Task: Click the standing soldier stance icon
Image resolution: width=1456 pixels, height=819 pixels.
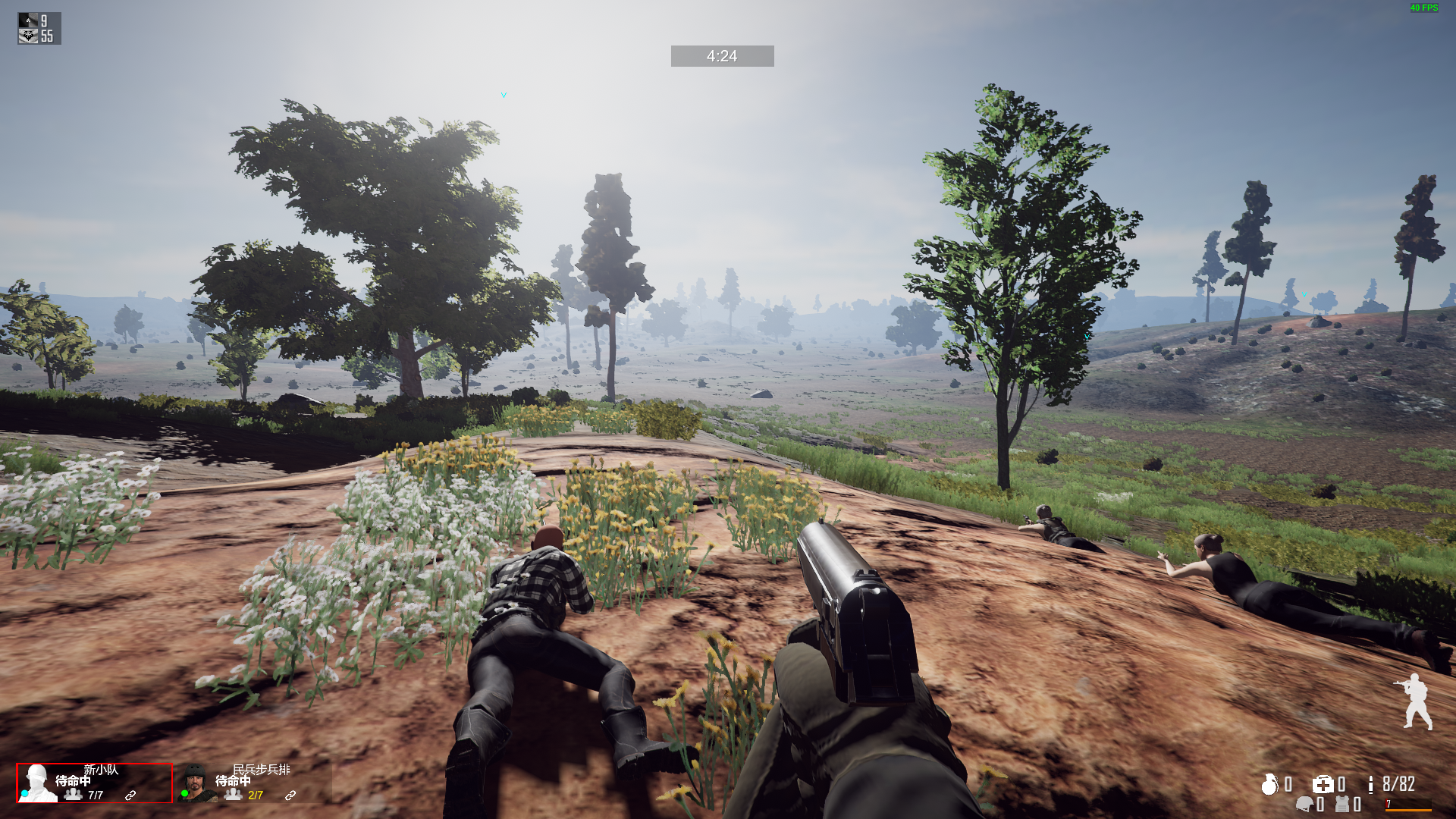Action: [1414, 701]
